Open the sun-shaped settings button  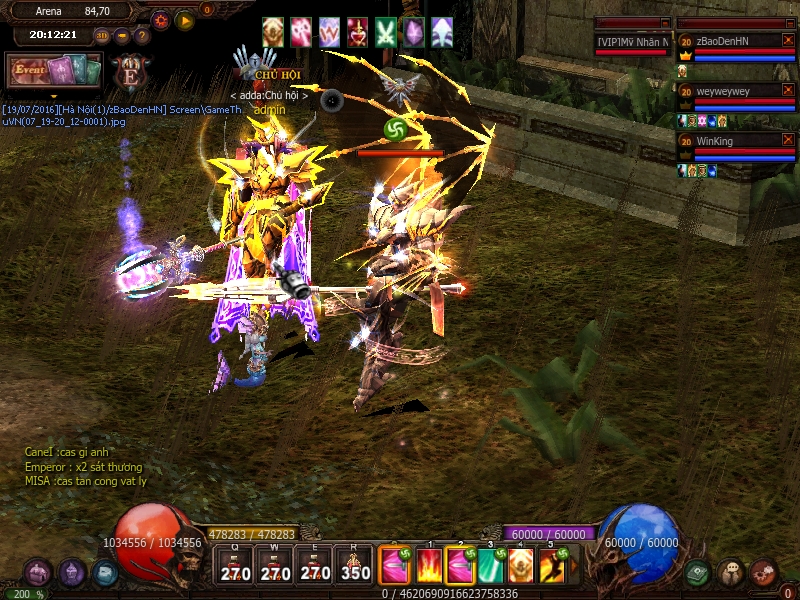click(x=161, y=20)
